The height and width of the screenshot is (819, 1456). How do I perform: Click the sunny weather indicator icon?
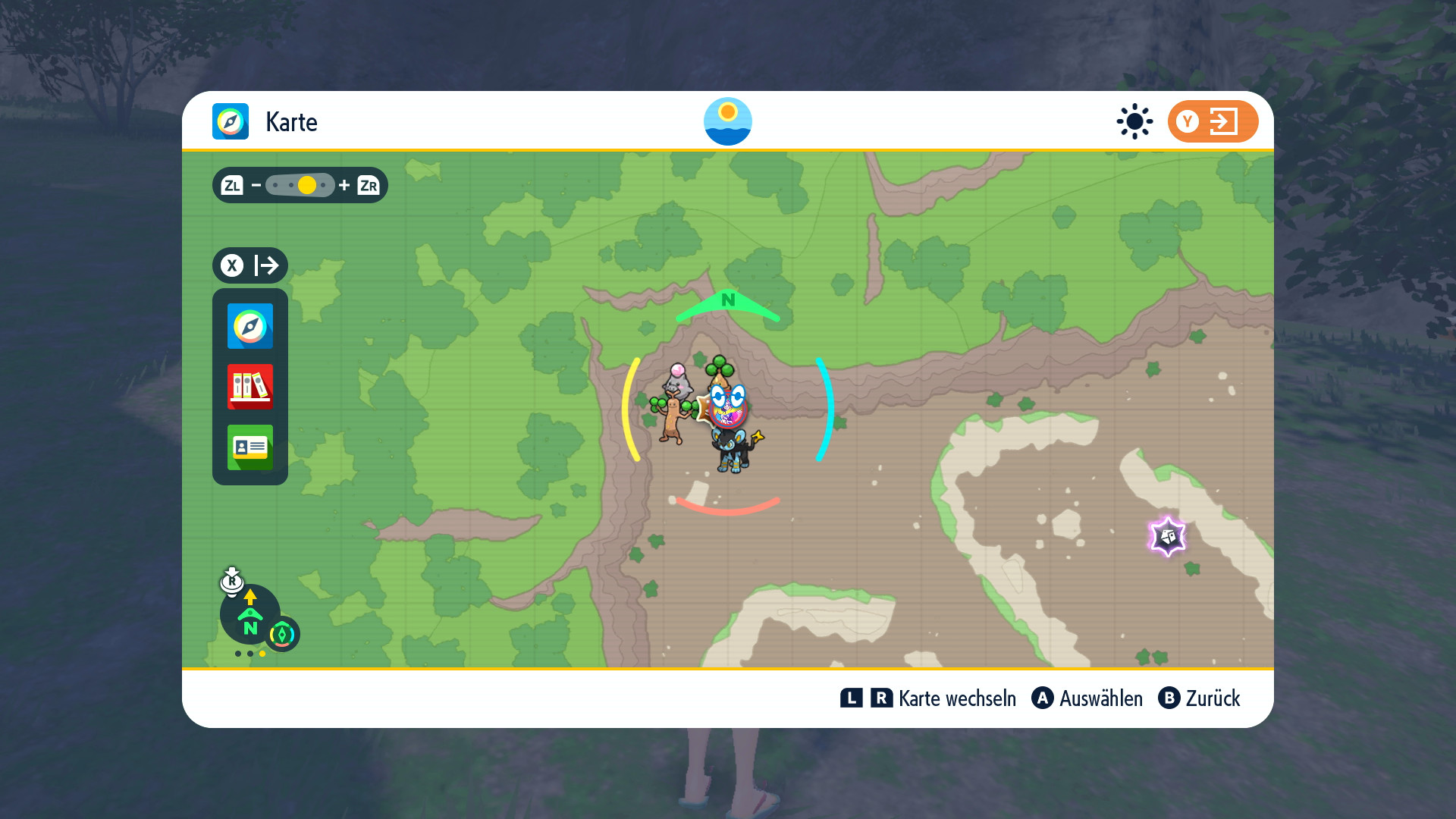point(1134,121)
